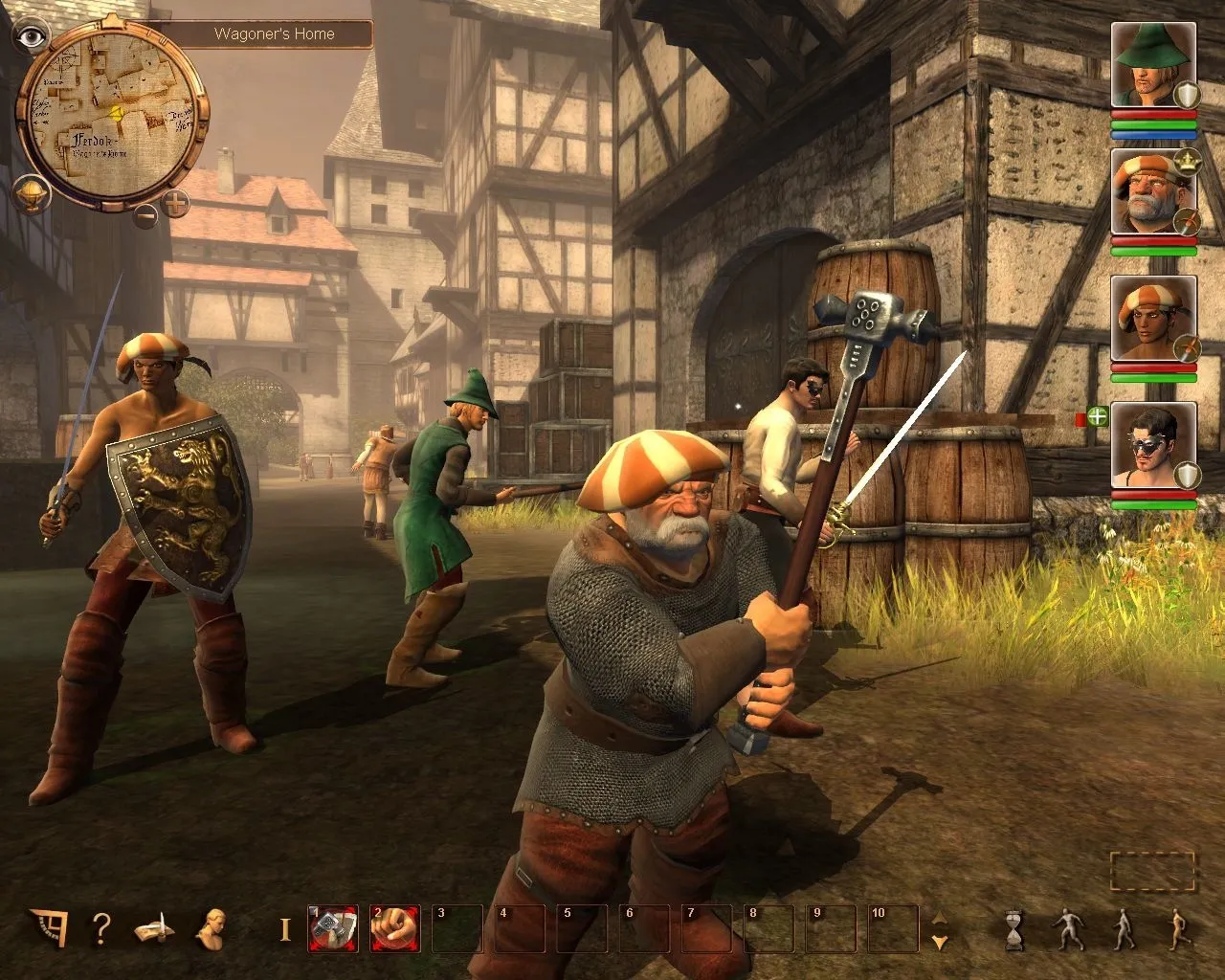Click the green plus next to the rogue portrait

[x=1097, y=416]
